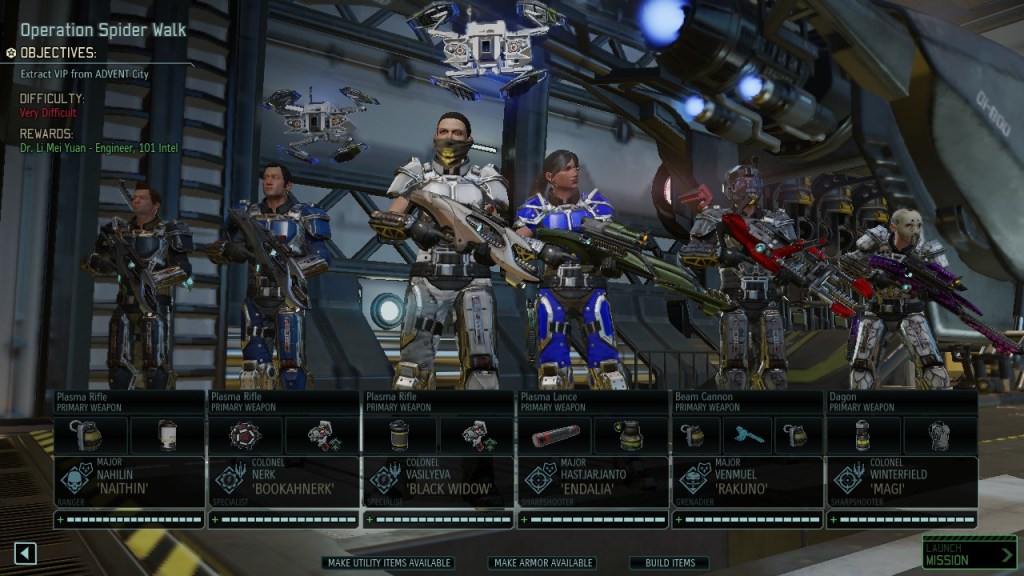
Task: Pick Major Hastjarjanto 'Endalia' soldier card
Action: 592,481
